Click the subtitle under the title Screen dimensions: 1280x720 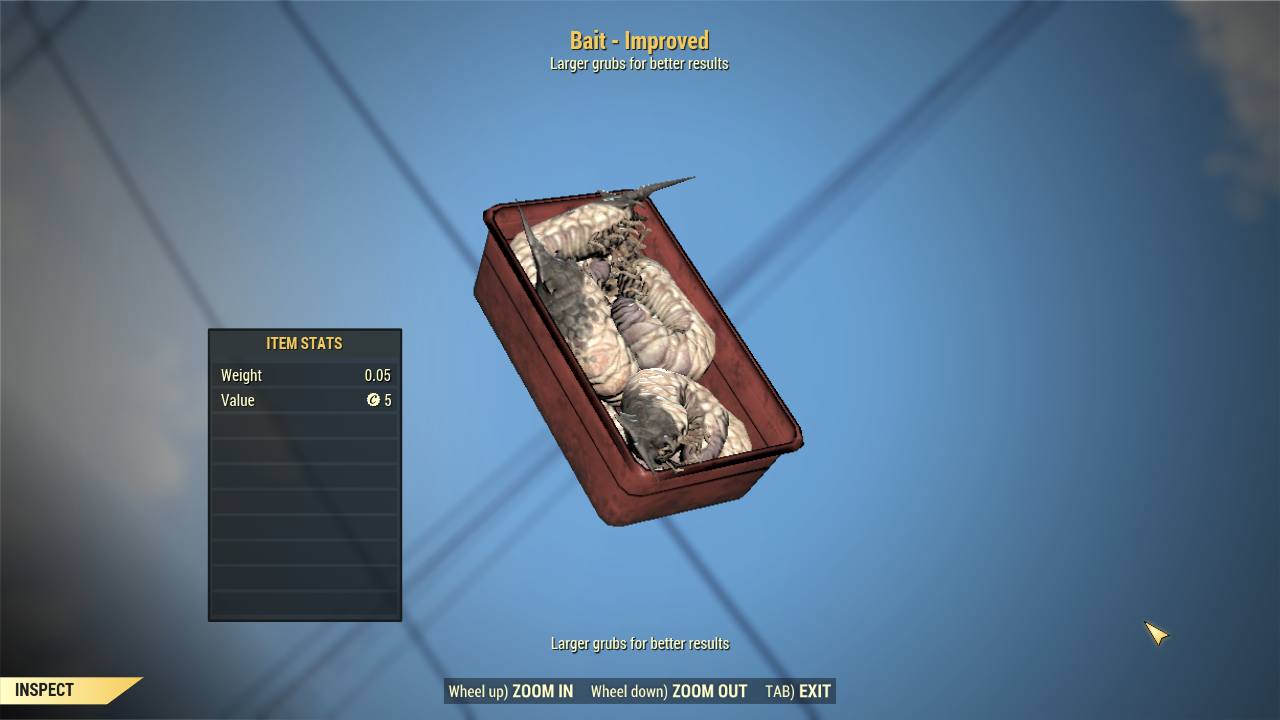tap(638, 63)
